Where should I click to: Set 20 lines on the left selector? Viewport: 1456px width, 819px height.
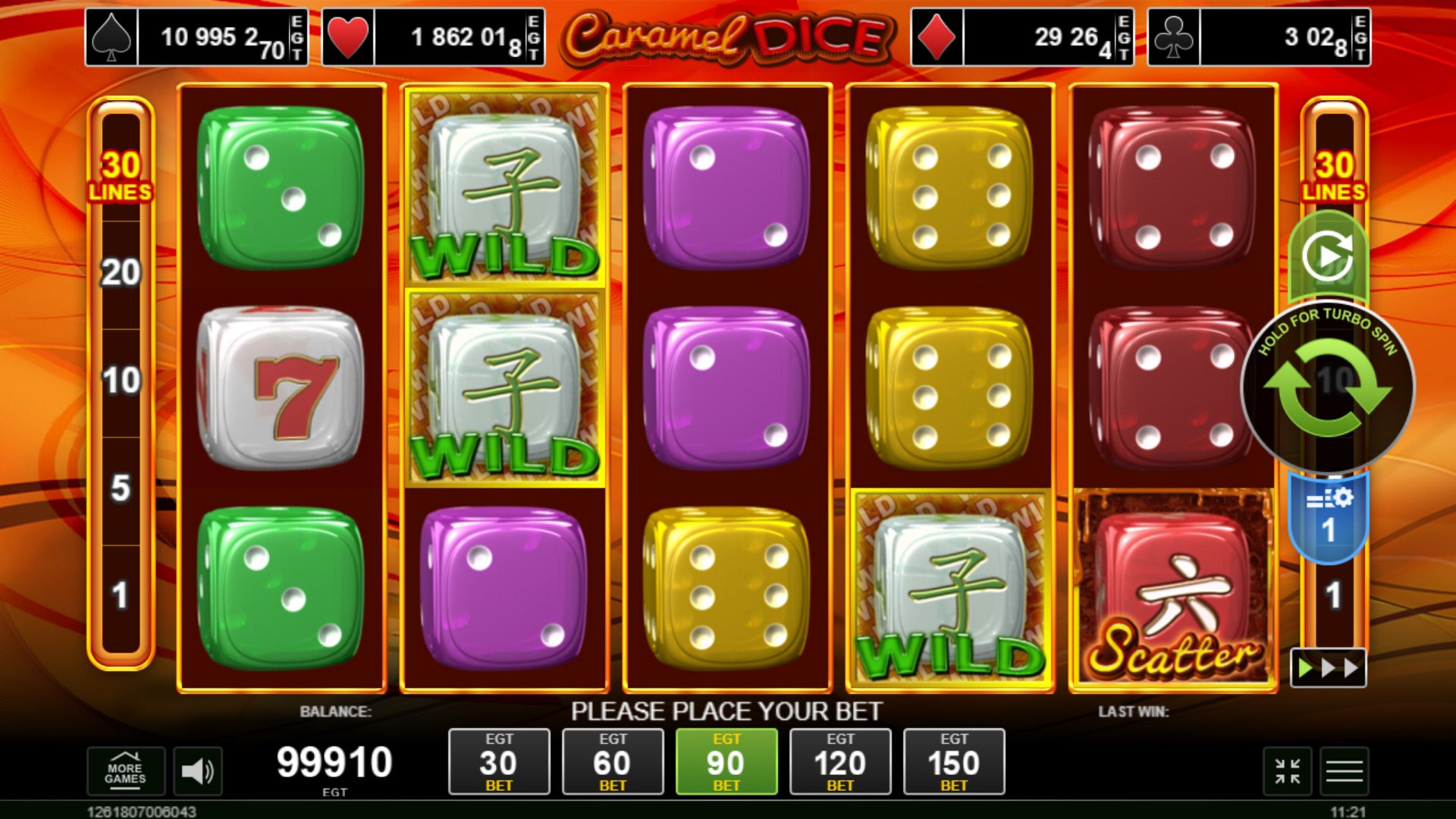(121, 273)
